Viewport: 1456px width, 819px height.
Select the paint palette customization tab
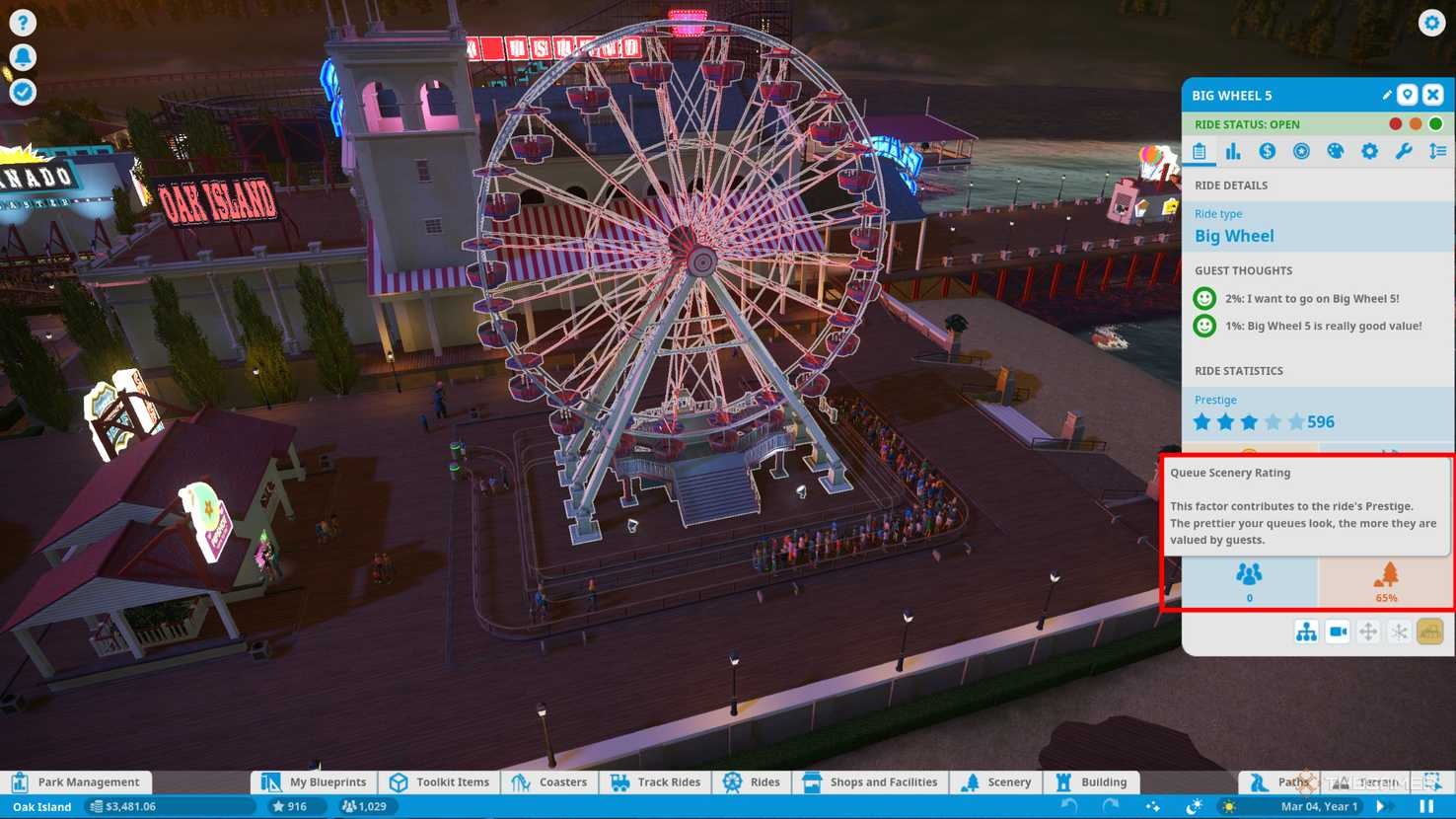click(x=1336, y=151)
